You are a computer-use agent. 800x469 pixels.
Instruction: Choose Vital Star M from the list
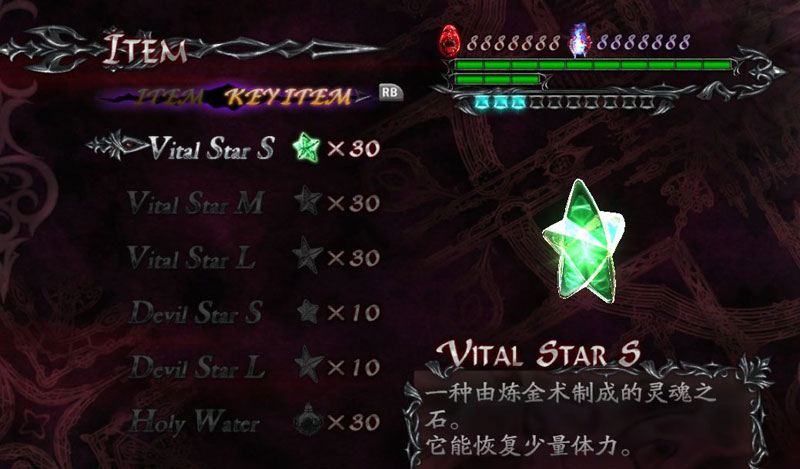point(196,203)
